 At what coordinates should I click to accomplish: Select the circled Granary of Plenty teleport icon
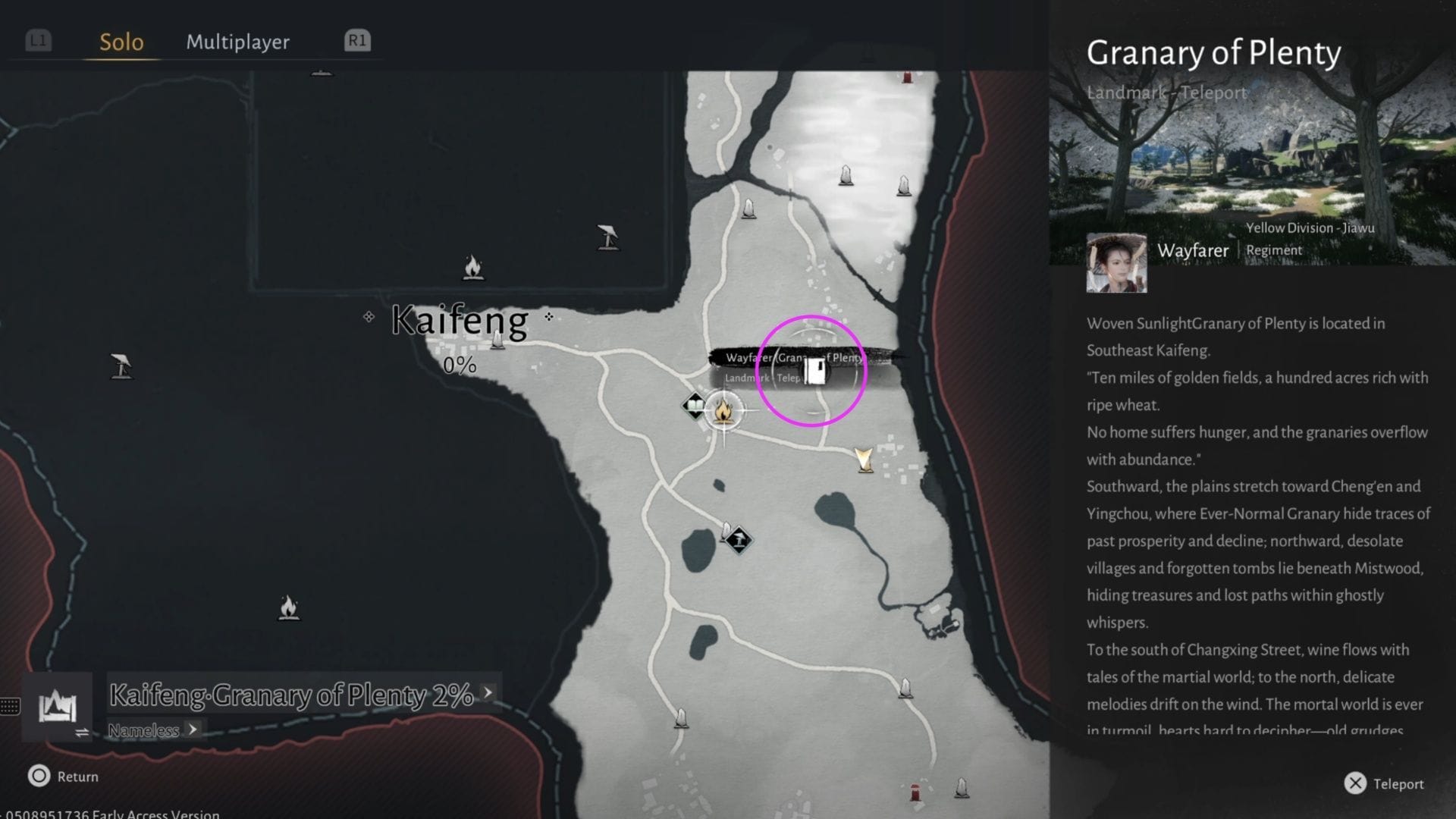point(813,372)
